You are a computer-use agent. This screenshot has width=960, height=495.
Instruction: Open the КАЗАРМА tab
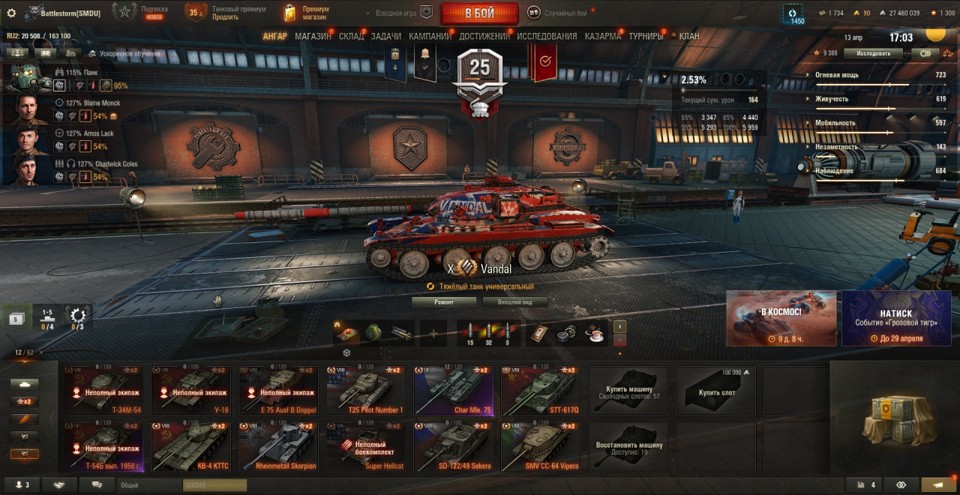(603, 36)
